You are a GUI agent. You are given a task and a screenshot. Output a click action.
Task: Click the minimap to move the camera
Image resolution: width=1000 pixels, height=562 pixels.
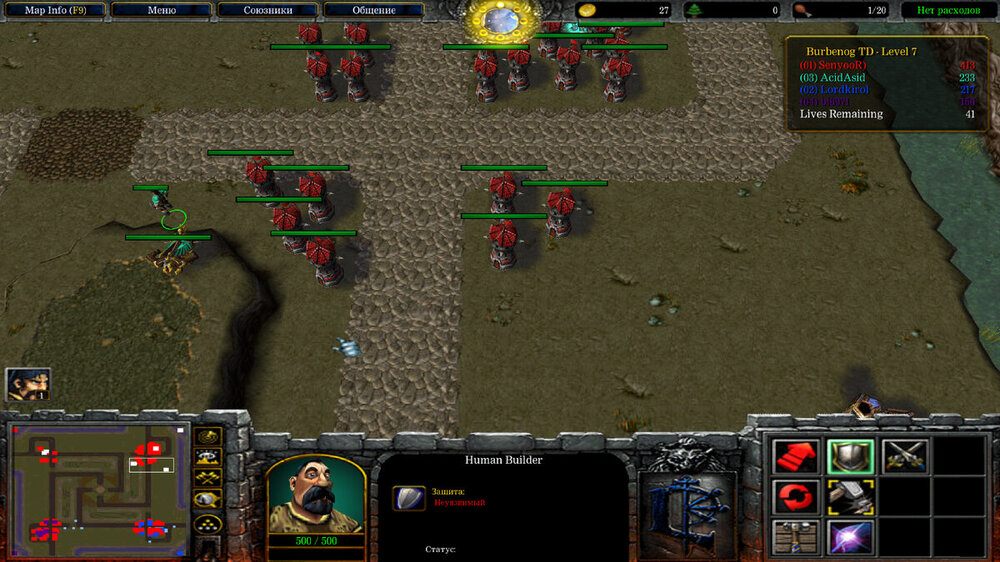click(98, 490)
